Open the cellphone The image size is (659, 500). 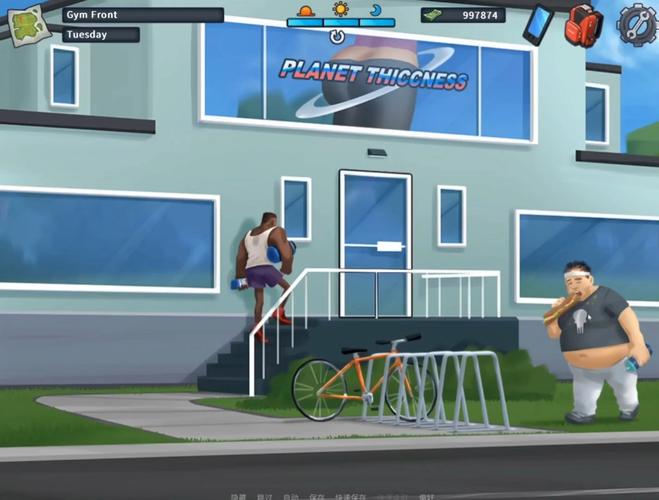(x=538, y=24)
